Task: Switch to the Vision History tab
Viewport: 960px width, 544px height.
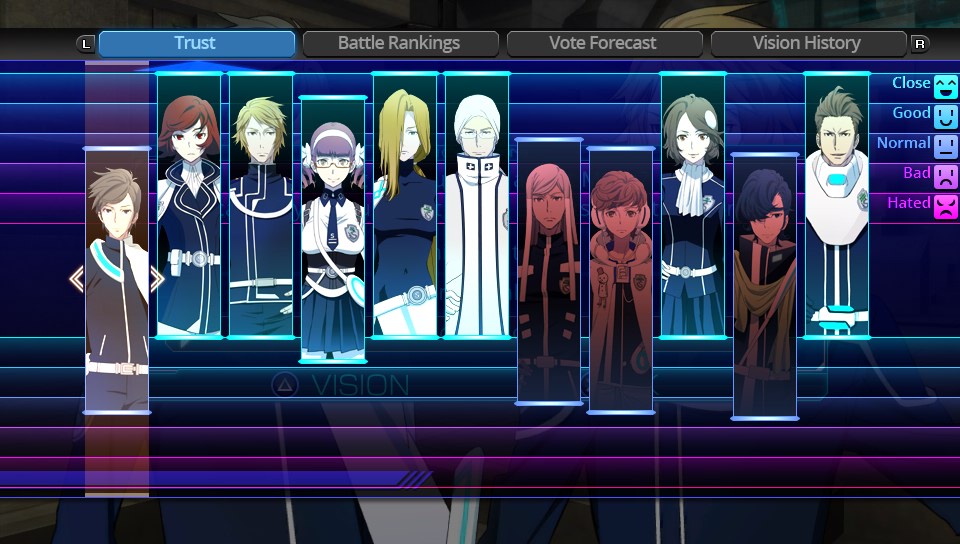Action: (806, 43)
